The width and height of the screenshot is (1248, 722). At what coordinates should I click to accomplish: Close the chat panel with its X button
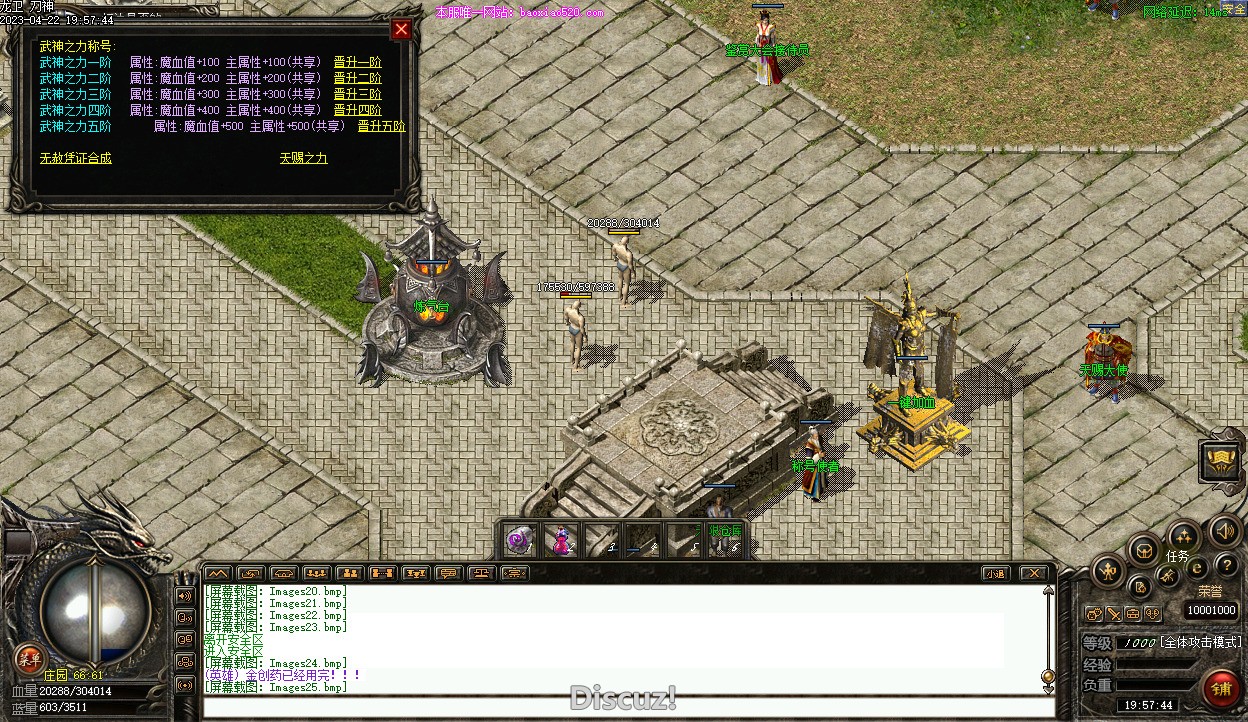pos(1033,573)
